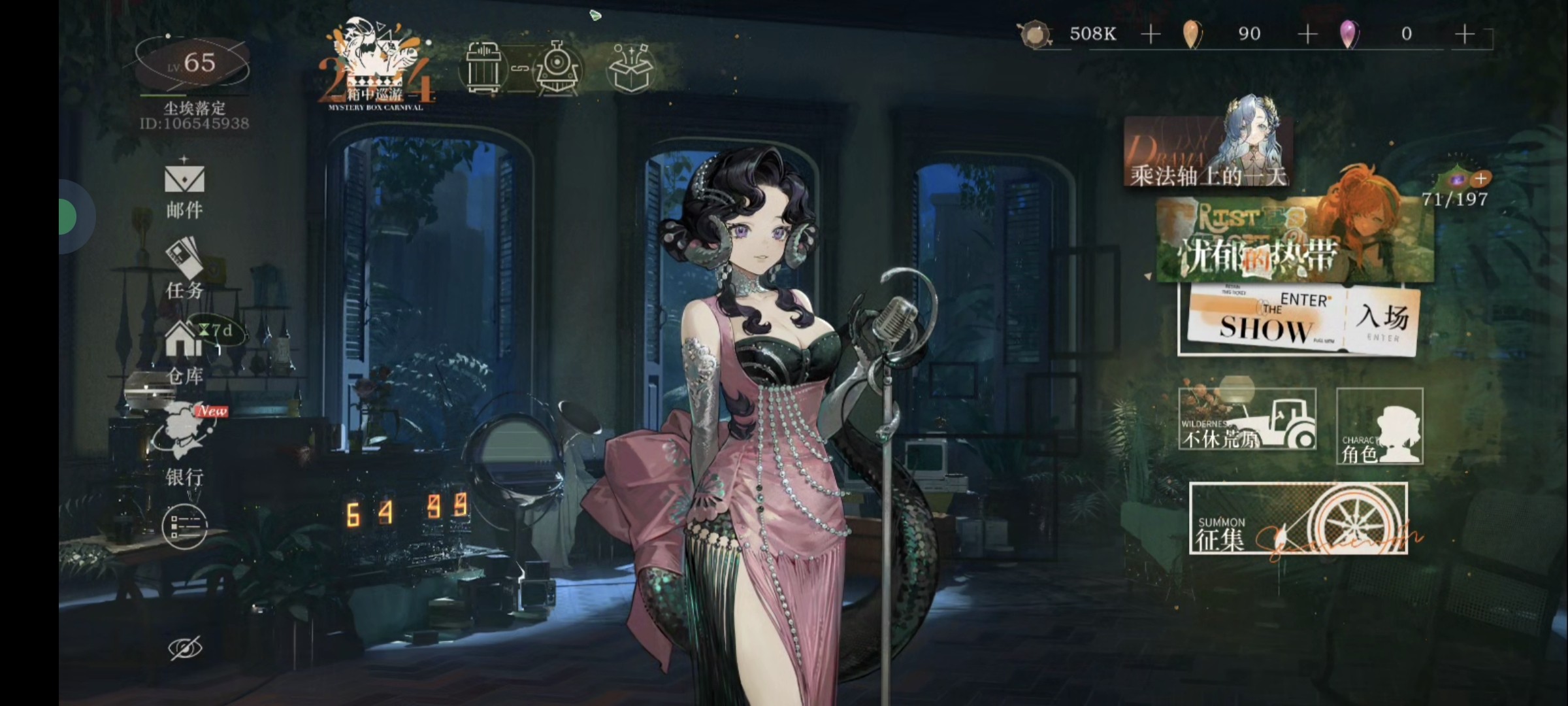Viewport: 1568px width, 706px height.
Task: Open the checklist menu icon
Action: 184,527
